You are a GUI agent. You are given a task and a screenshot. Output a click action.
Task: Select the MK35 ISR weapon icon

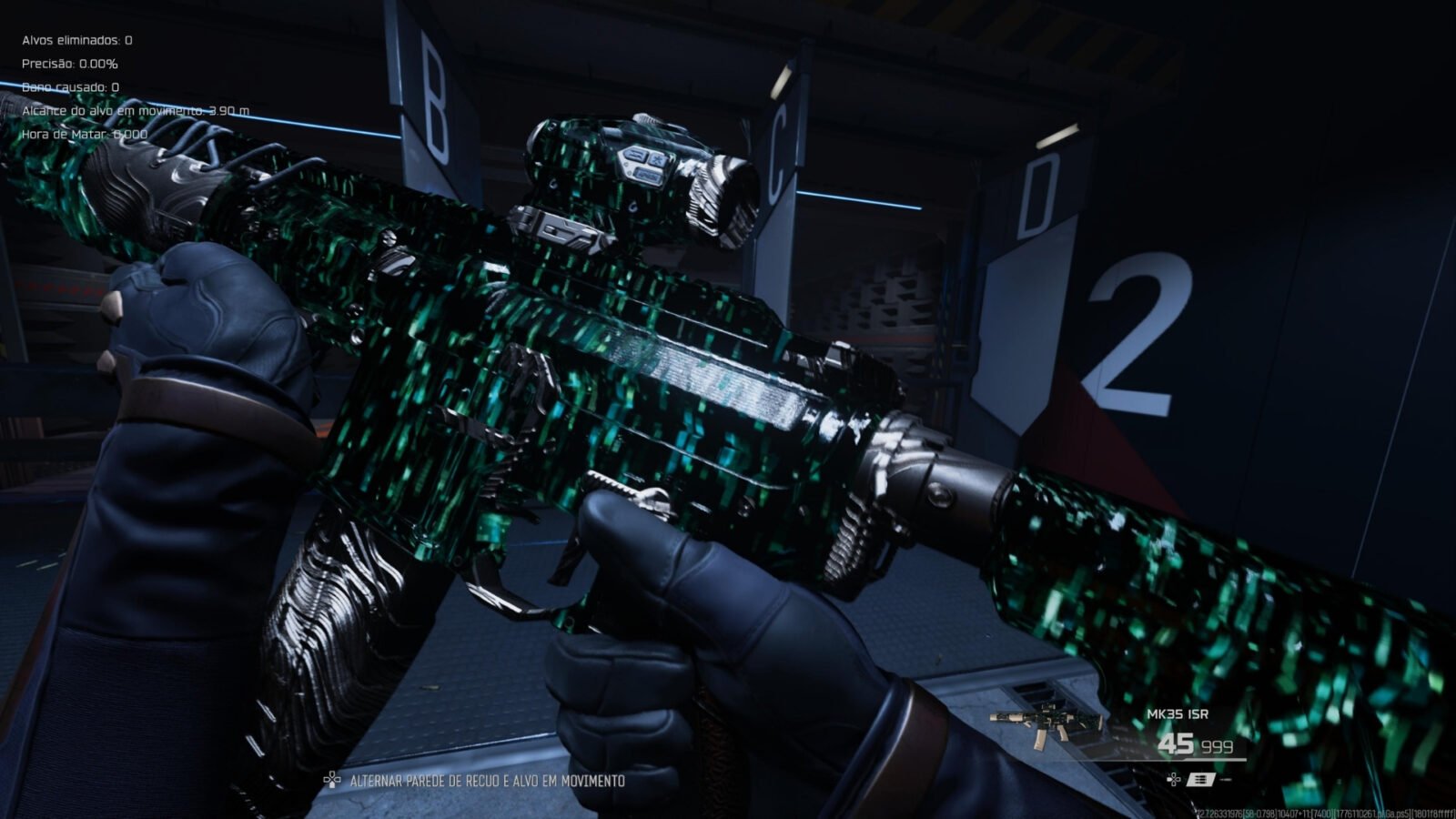click(1046, 726)
